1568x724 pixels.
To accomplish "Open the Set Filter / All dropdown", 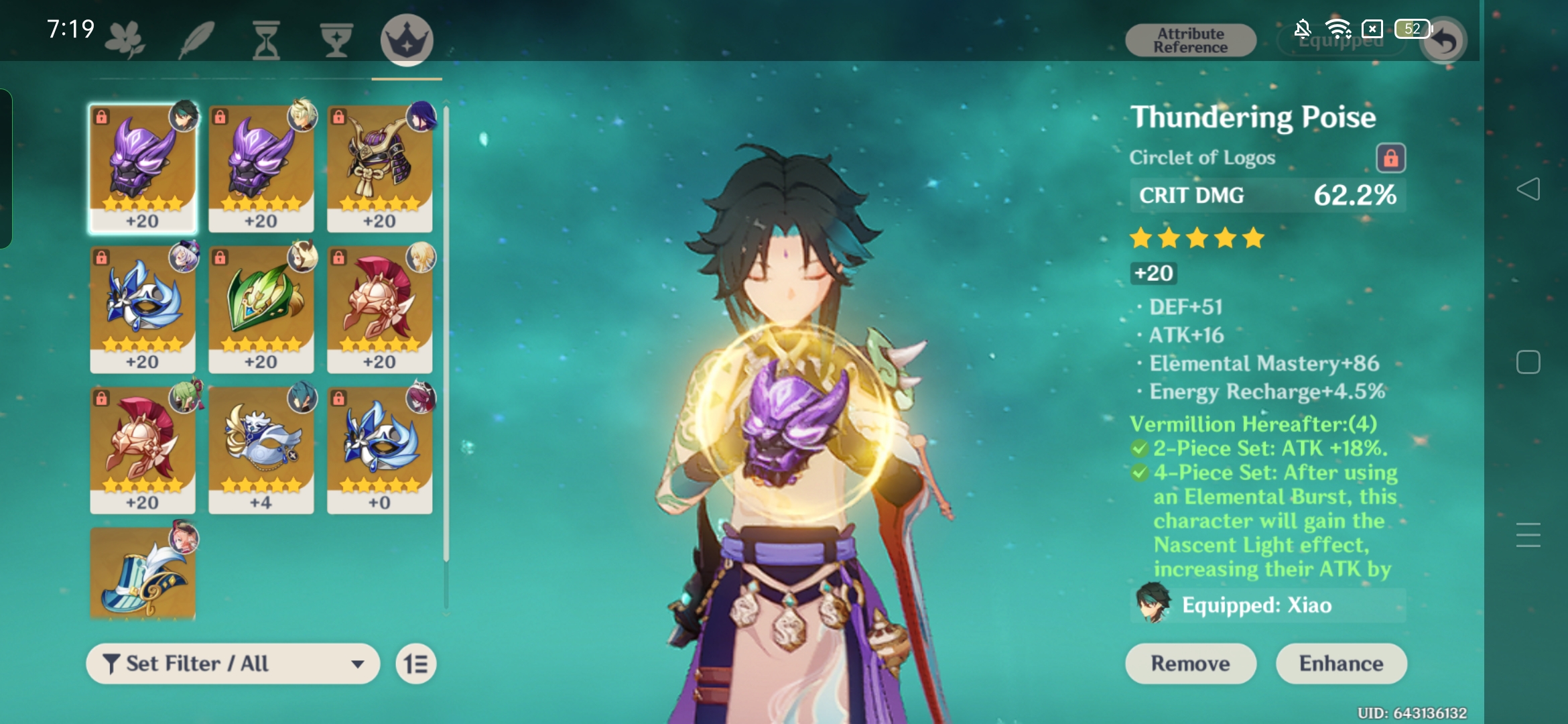I will click(x=231, y=663).
